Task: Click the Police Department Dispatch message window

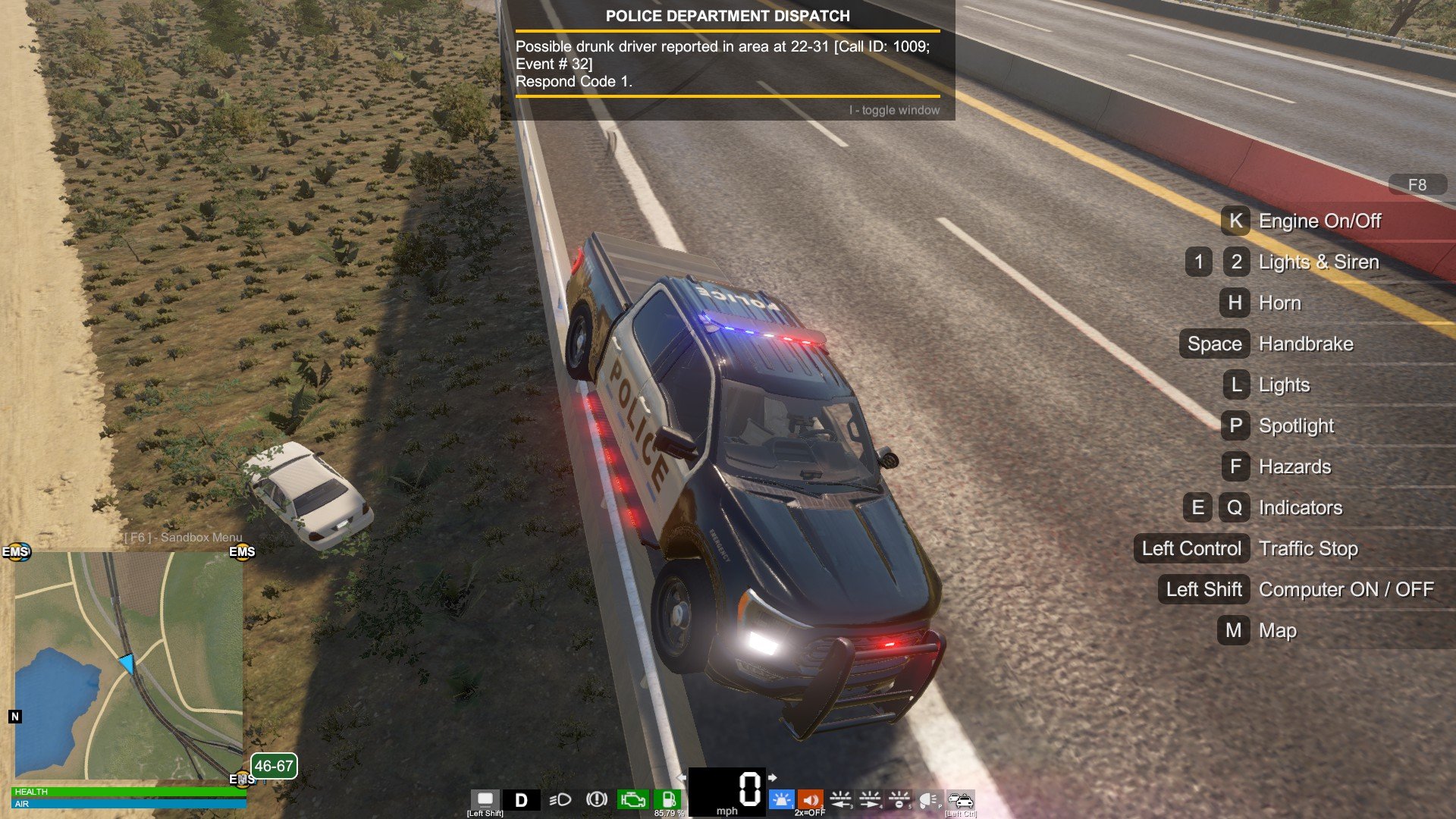Action: pos(727,61)
